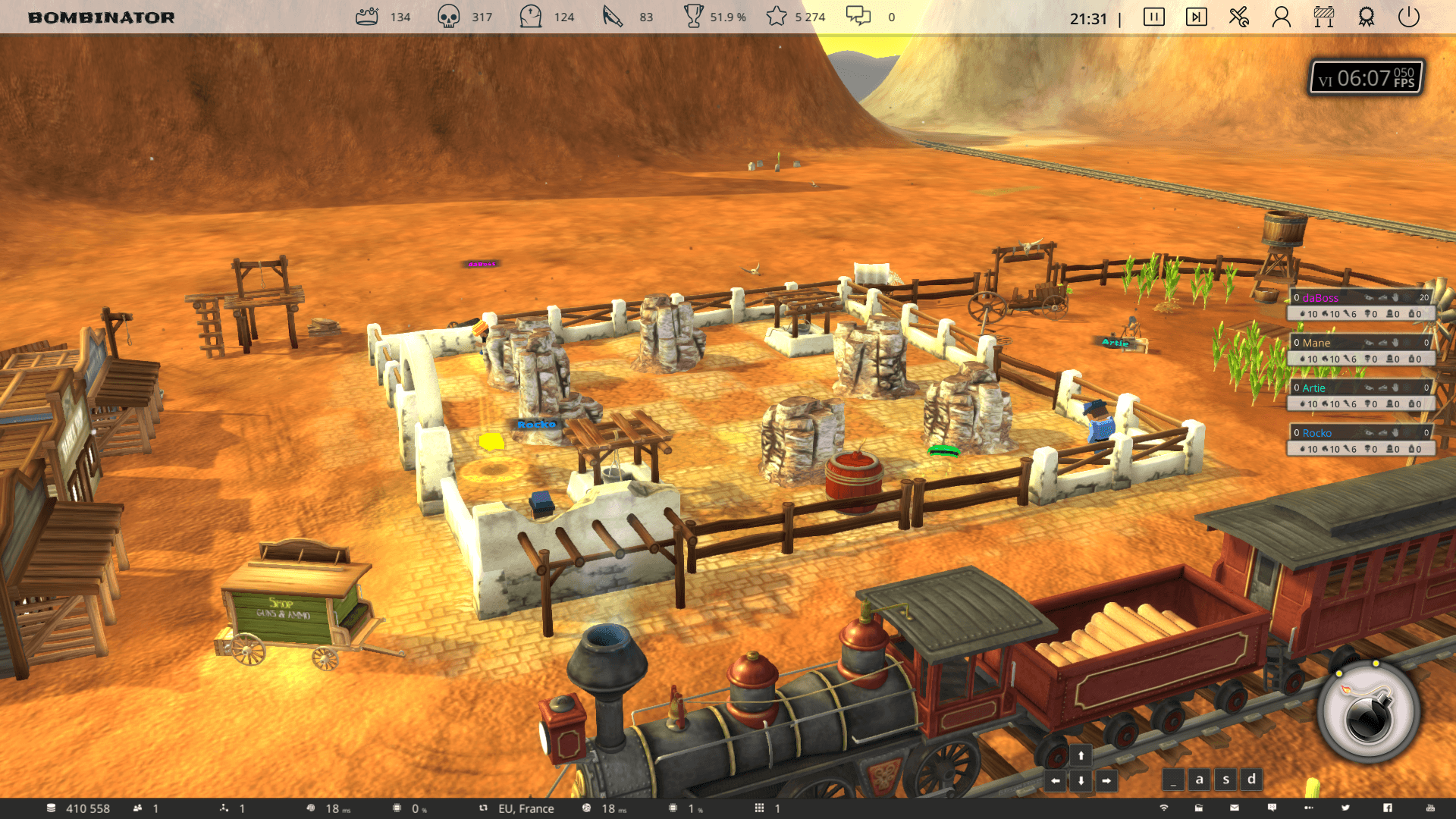Click the roadblock barrier icon
This screenshot has height=819, width=1456.
click(1324, 17)
